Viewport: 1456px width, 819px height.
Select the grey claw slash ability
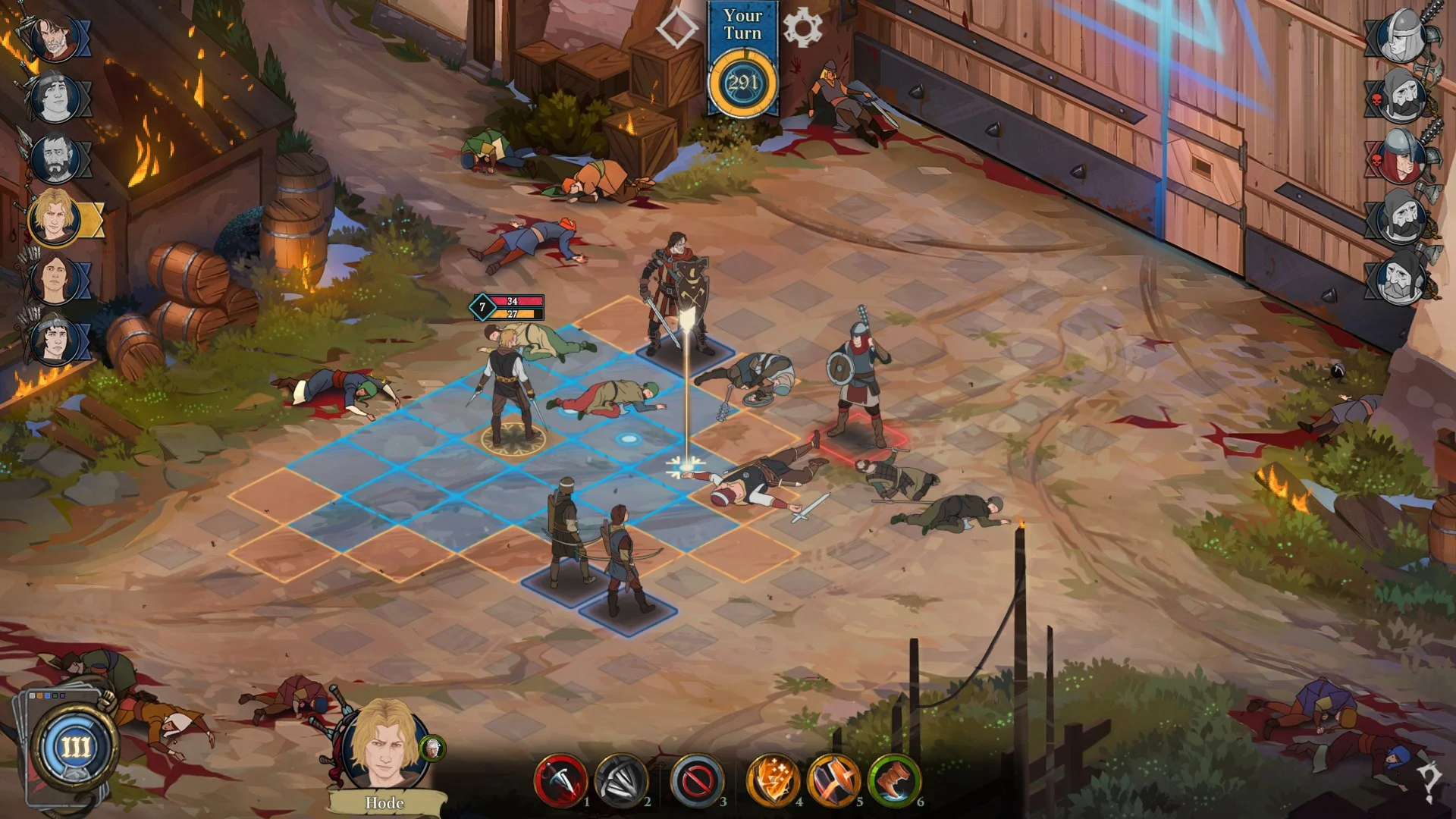tap(621, 780)
